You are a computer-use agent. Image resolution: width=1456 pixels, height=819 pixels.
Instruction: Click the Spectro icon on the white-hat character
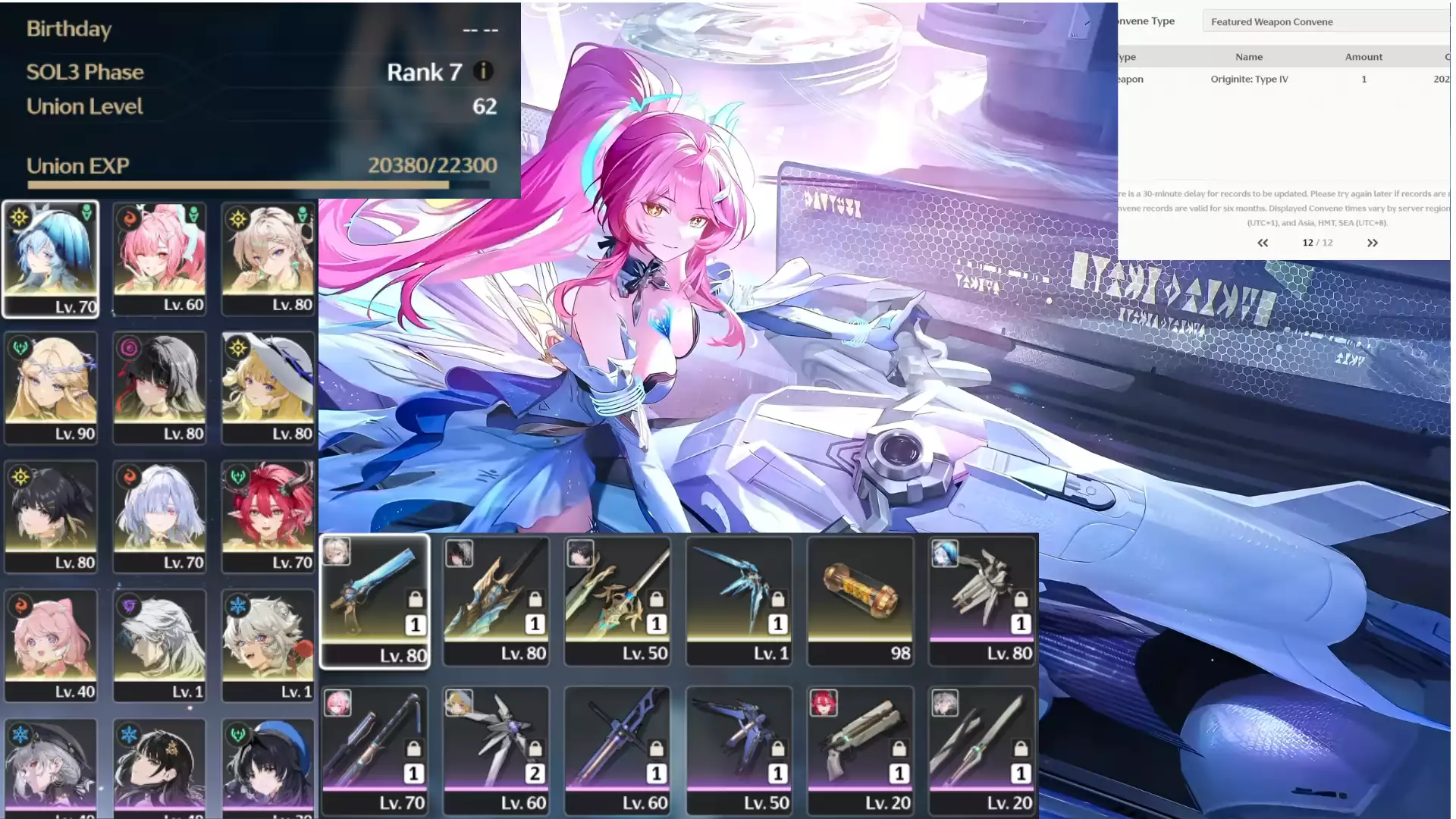pos(238,347)
